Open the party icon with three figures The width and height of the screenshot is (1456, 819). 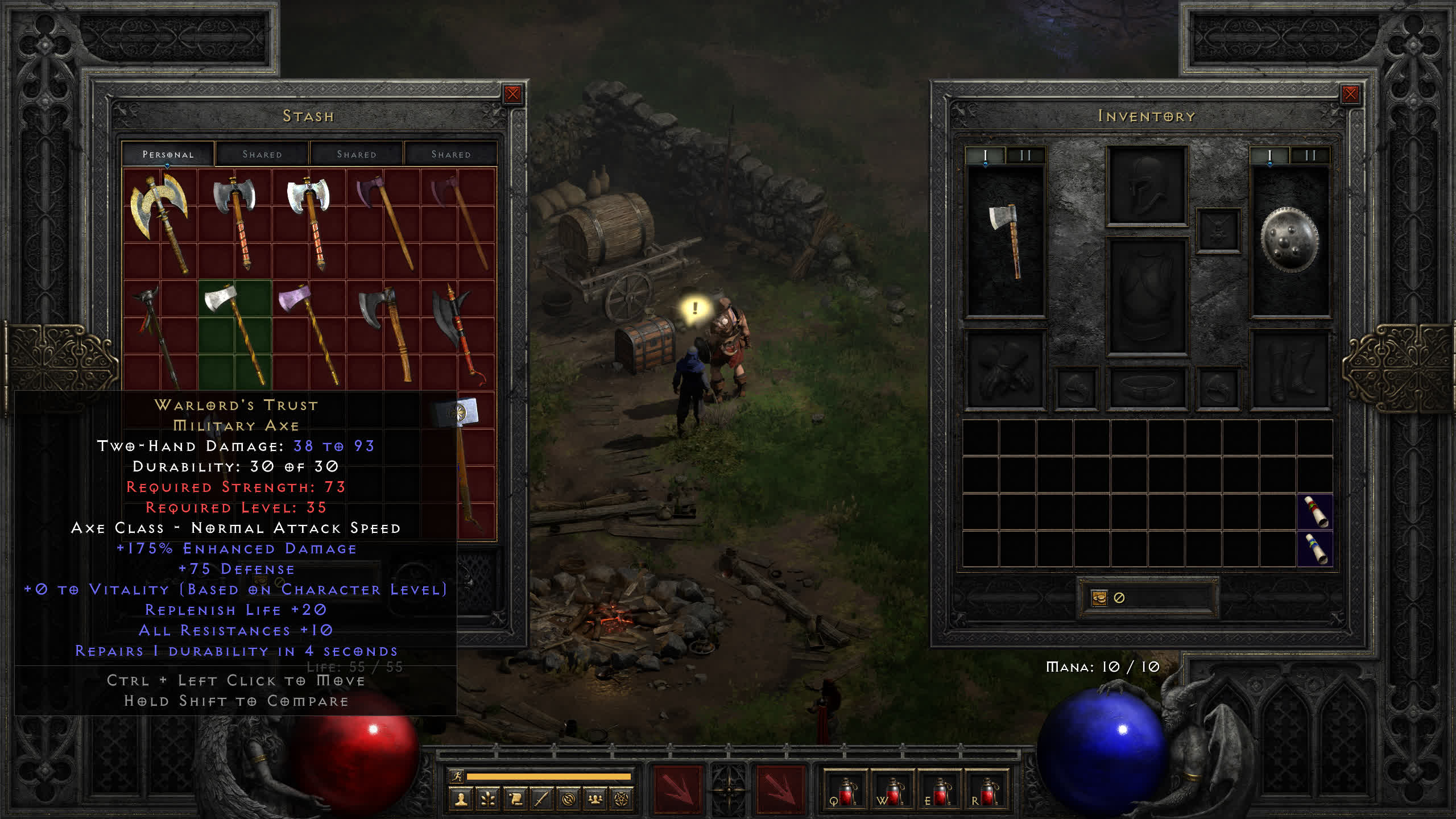click(595, 800)
